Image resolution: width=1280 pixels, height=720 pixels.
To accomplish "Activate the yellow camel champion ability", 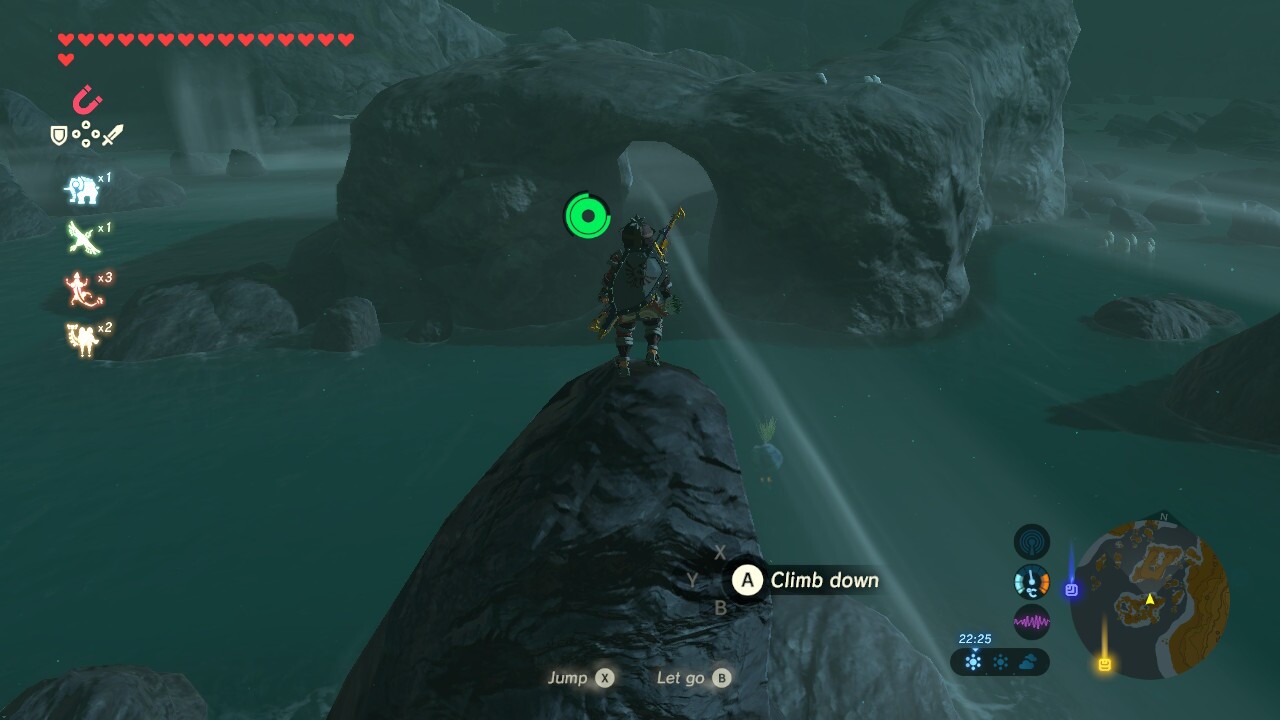I will (82, 340).
